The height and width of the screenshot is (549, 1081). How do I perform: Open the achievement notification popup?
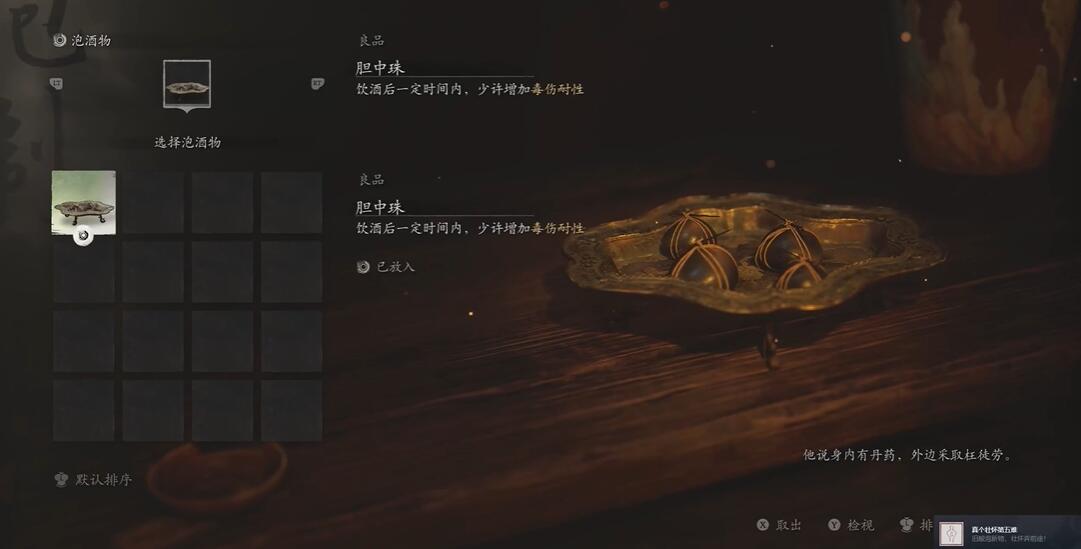point(1007,534)
